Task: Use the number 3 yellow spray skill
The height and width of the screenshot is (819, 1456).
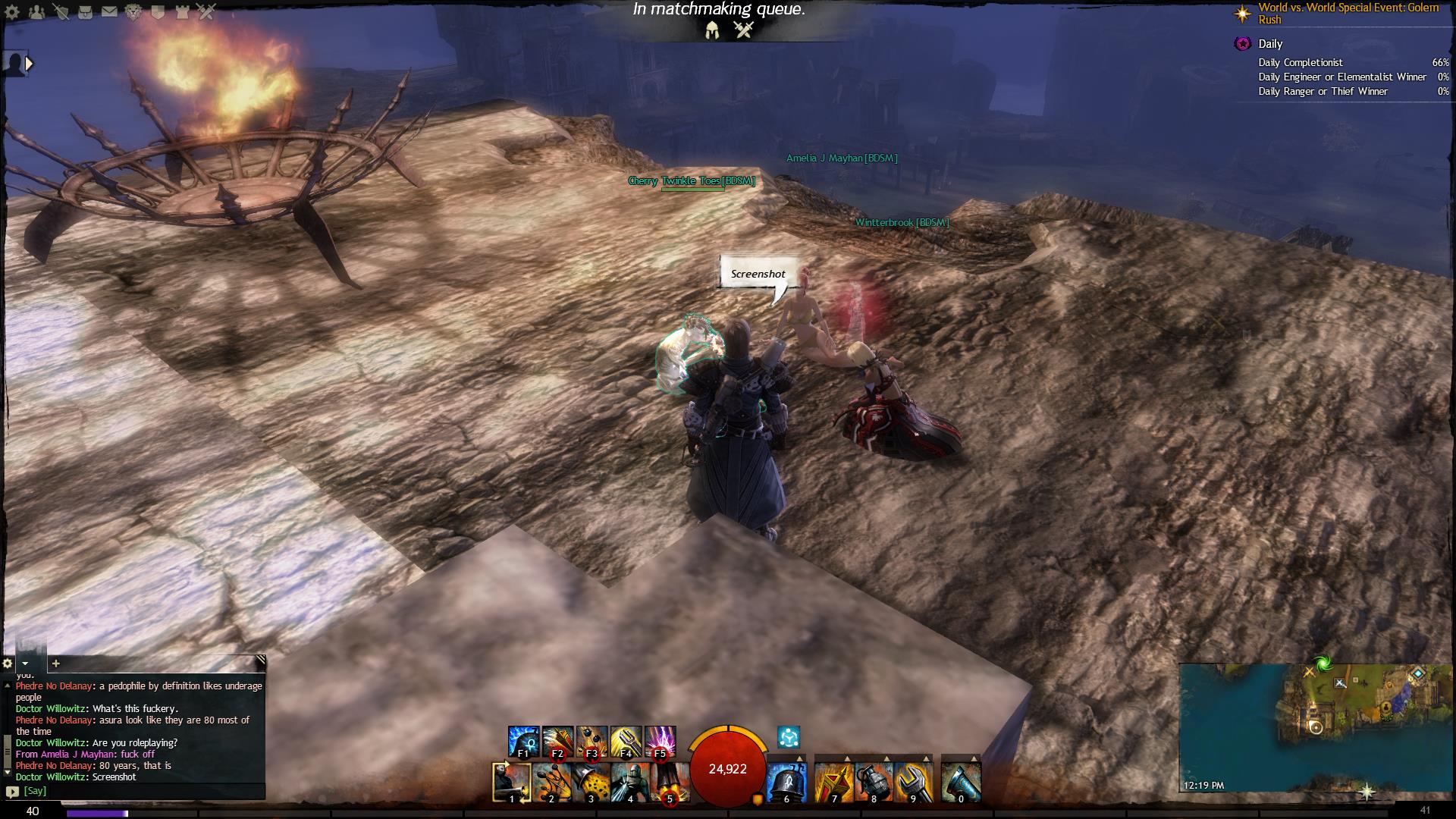Action: pyautogui.click(x=590, y=782)
